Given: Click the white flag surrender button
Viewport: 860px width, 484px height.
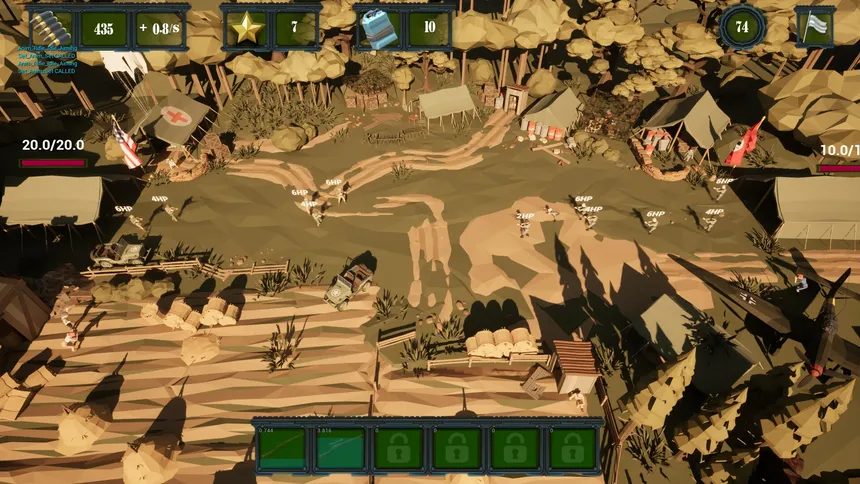Looking at the screenshot, I should [814, 27].
